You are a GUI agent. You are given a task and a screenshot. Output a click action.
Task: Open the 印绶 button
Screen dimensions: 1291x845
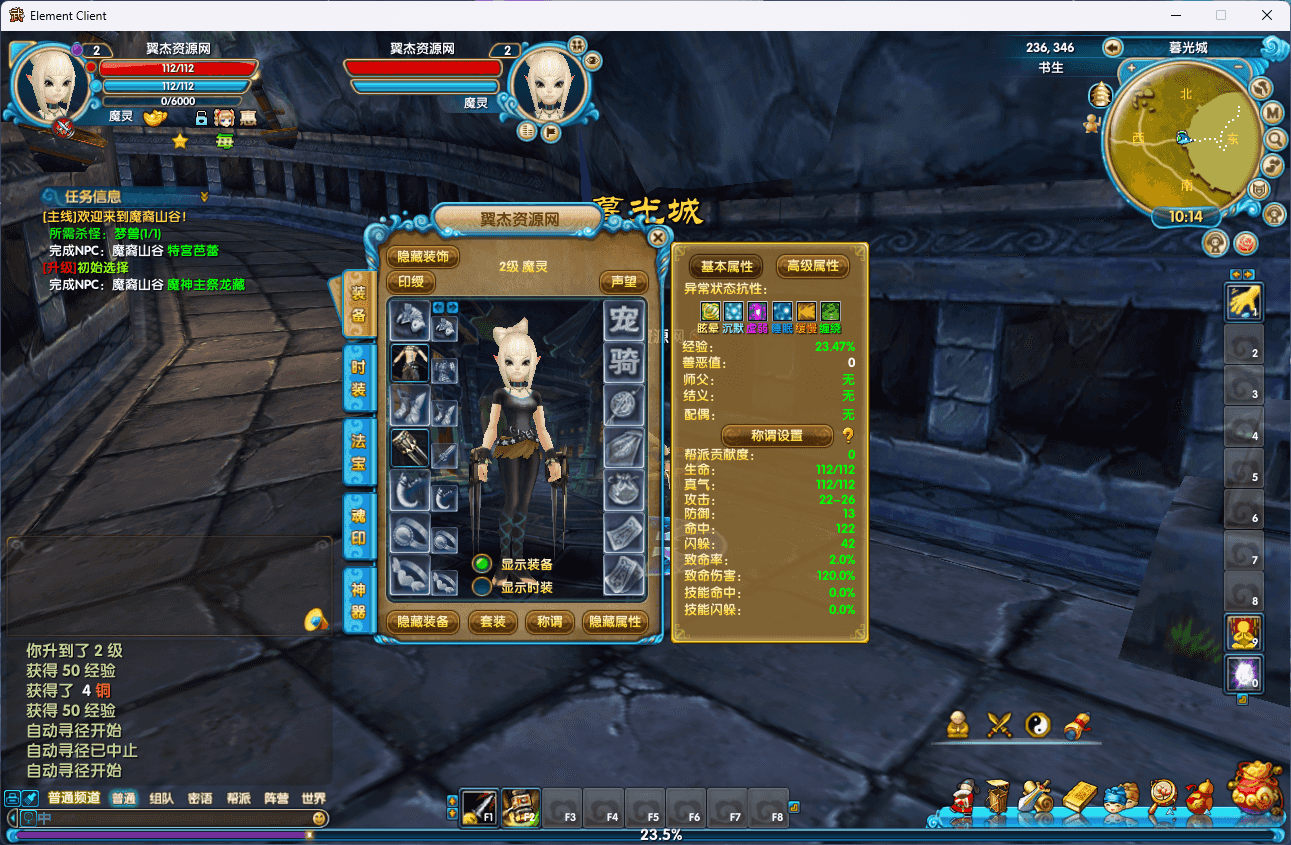410,282
